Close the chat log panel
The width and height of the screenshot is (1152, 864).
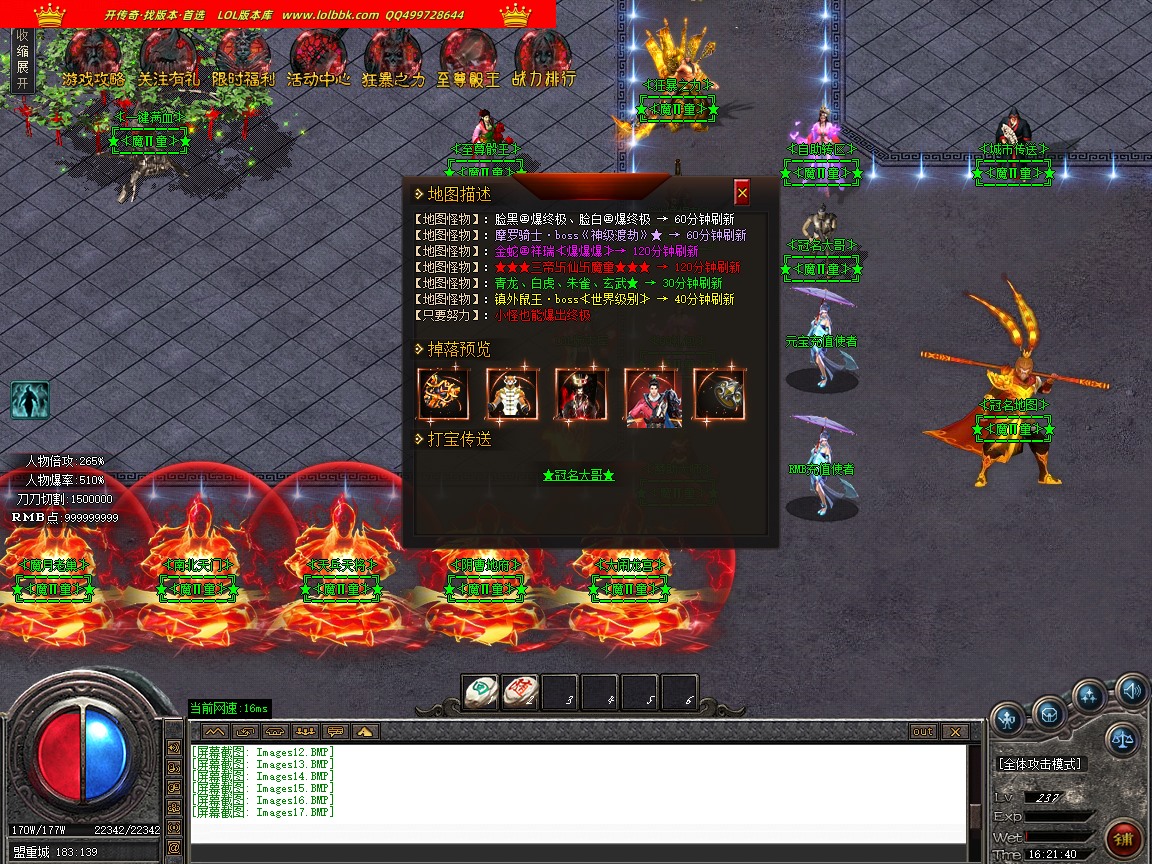955,732
